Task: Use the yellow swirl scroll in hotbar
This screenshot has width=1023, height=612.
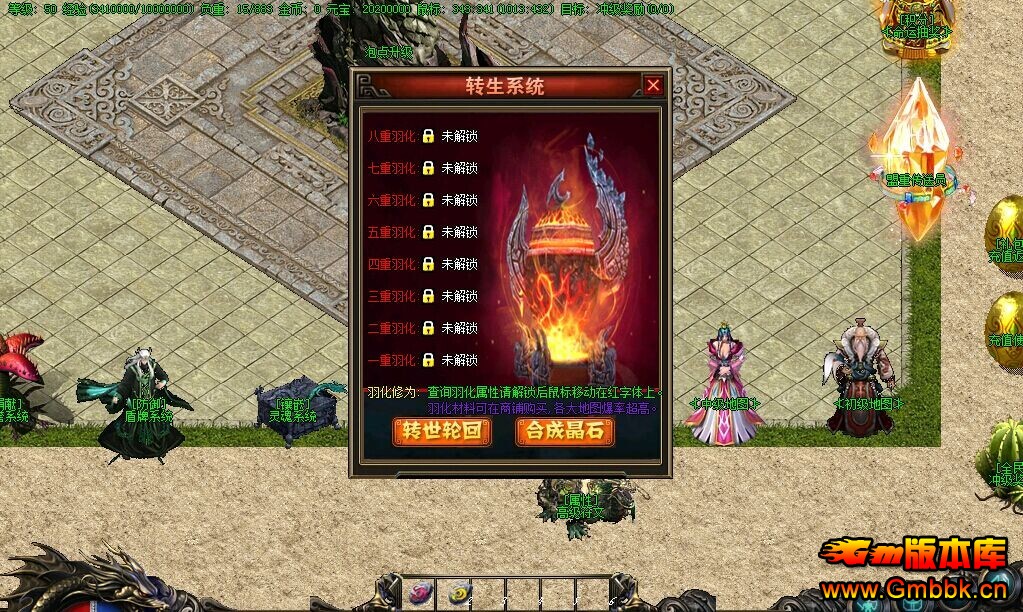Action: pos(459,592)
